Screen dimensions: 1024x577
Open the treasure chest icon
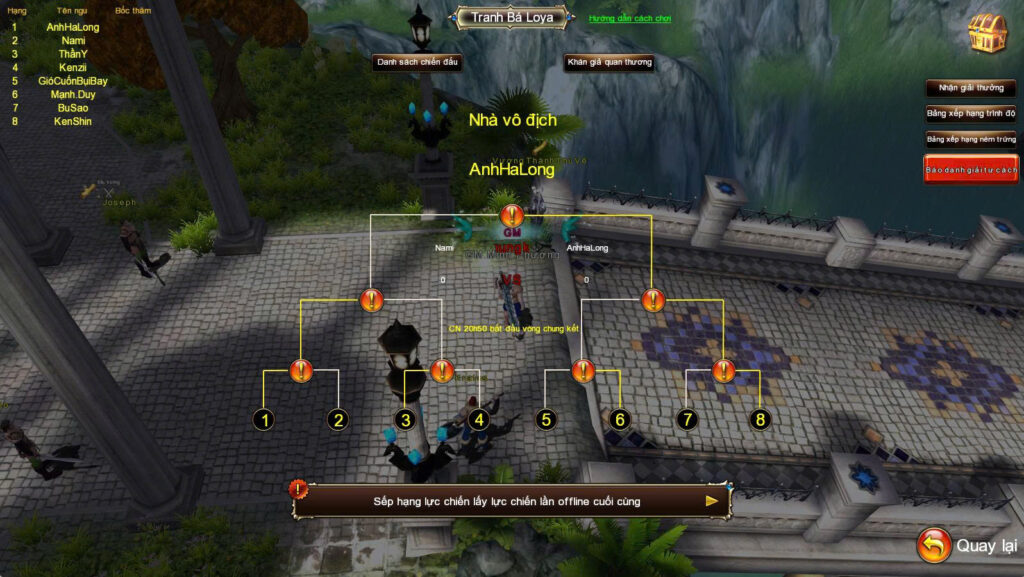point(986,34)
